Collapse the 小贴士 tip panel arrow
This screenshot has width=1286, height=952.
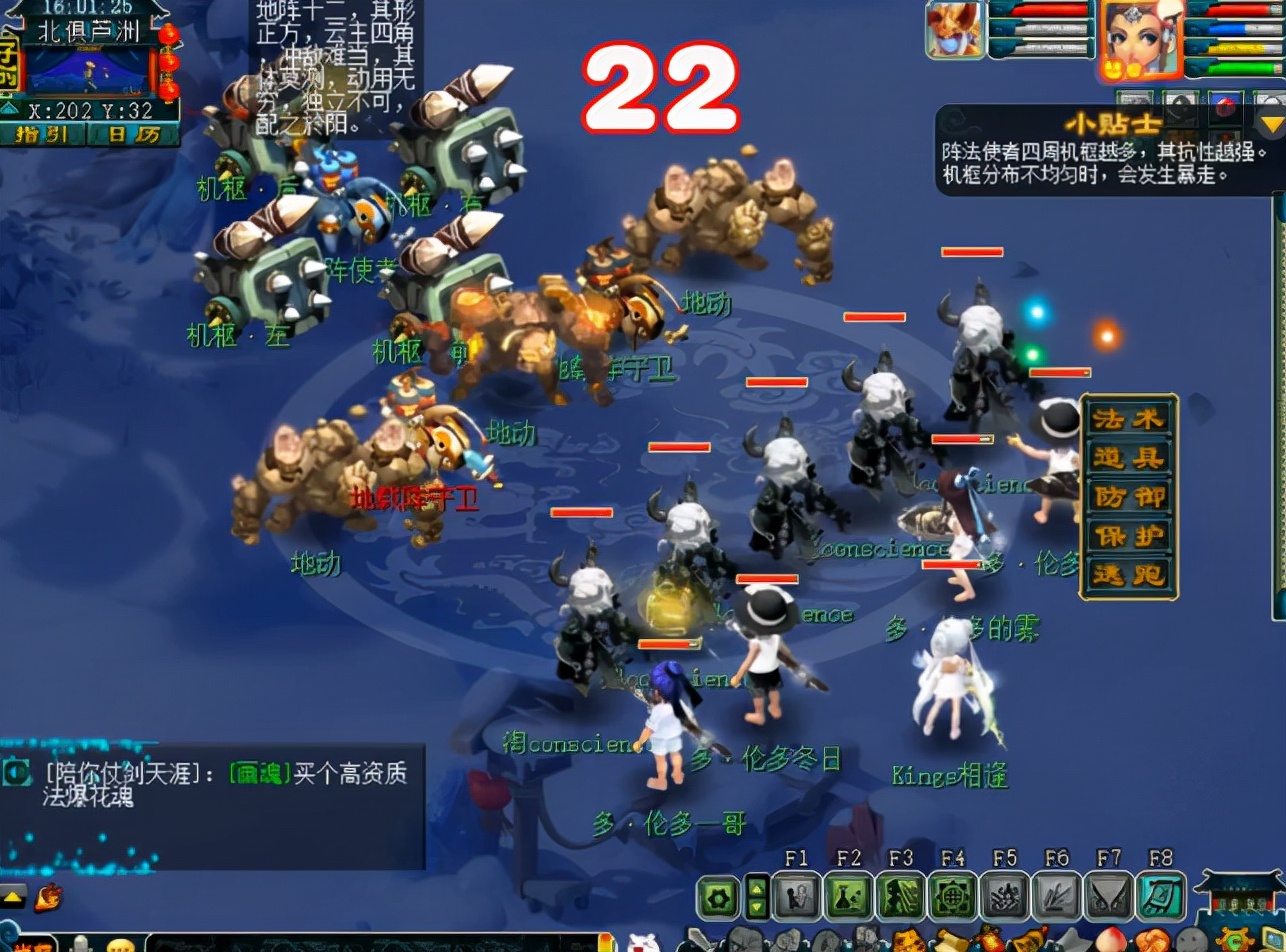[1271, 125]
